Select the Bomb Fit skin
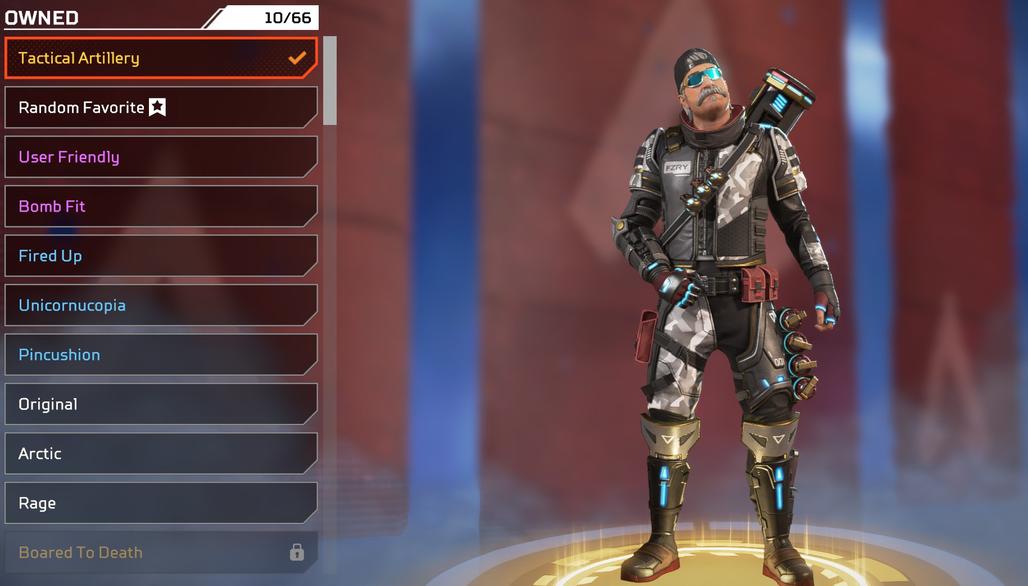Image resolution: width=1028 pixels, height=586 pixels. (x=160, y=206)
